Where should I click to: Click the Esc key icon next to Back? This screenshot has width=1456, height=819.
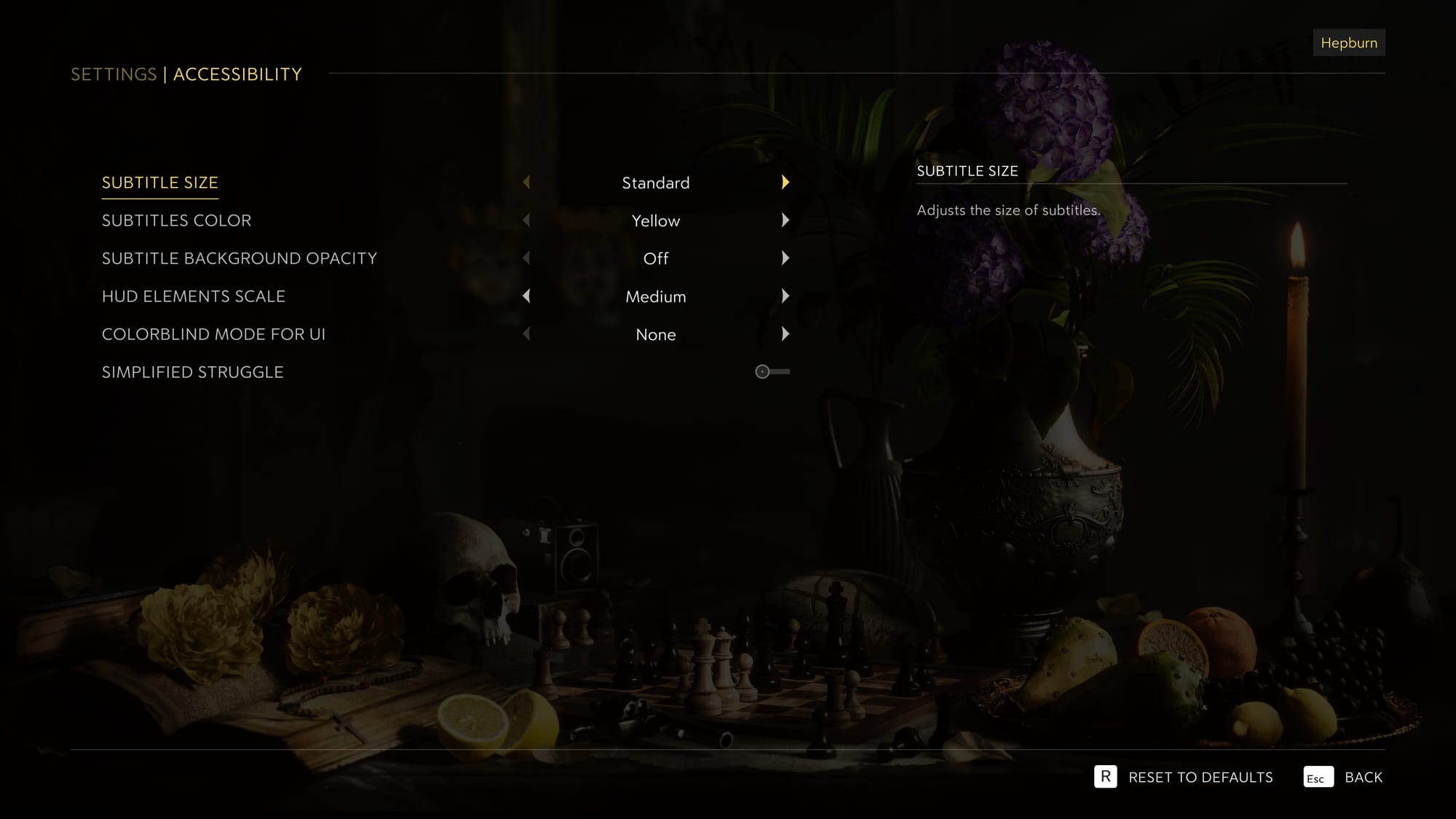pos(1317,778)
